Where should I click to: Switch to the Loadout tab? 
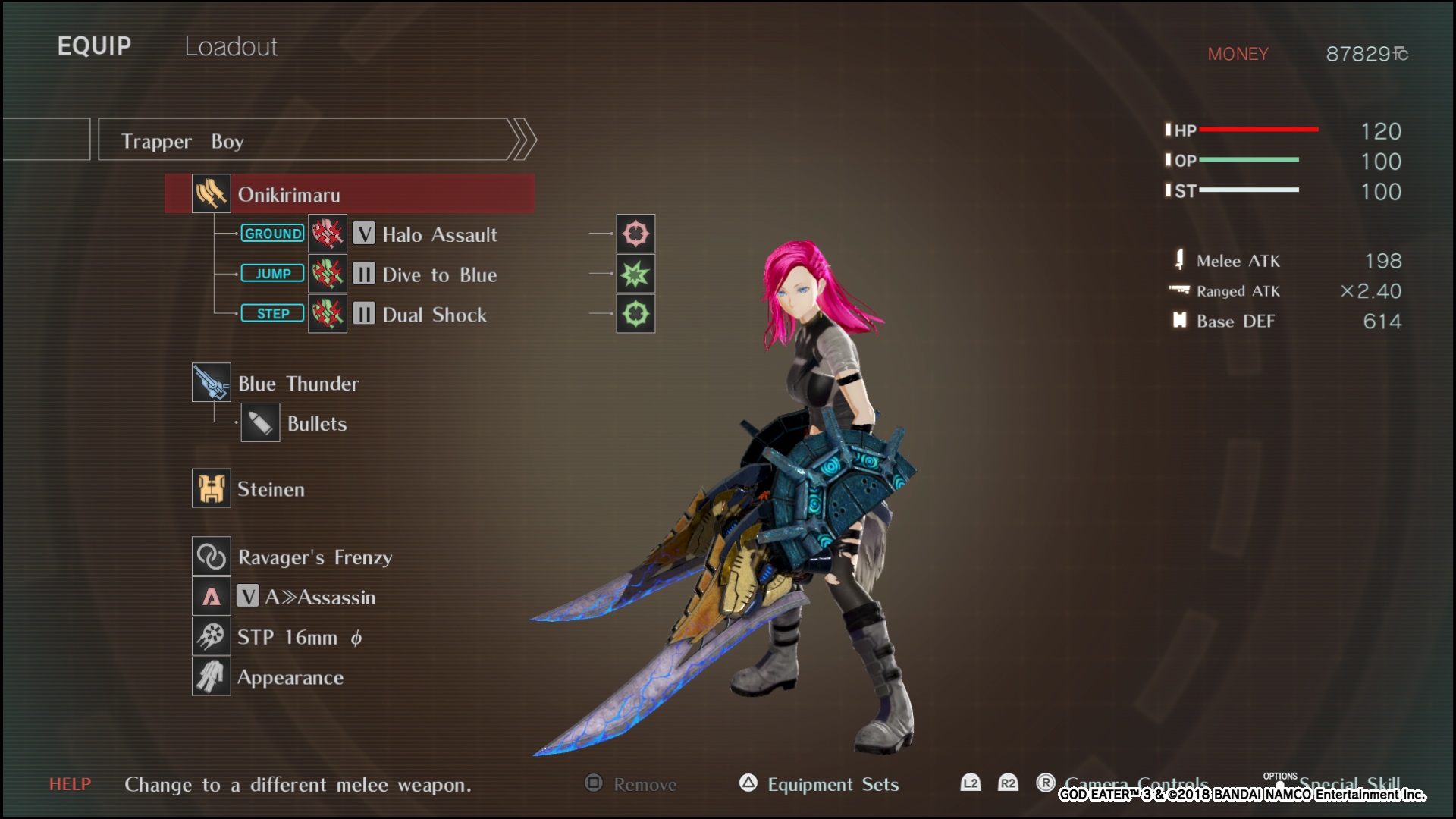(x=231, y=47)
